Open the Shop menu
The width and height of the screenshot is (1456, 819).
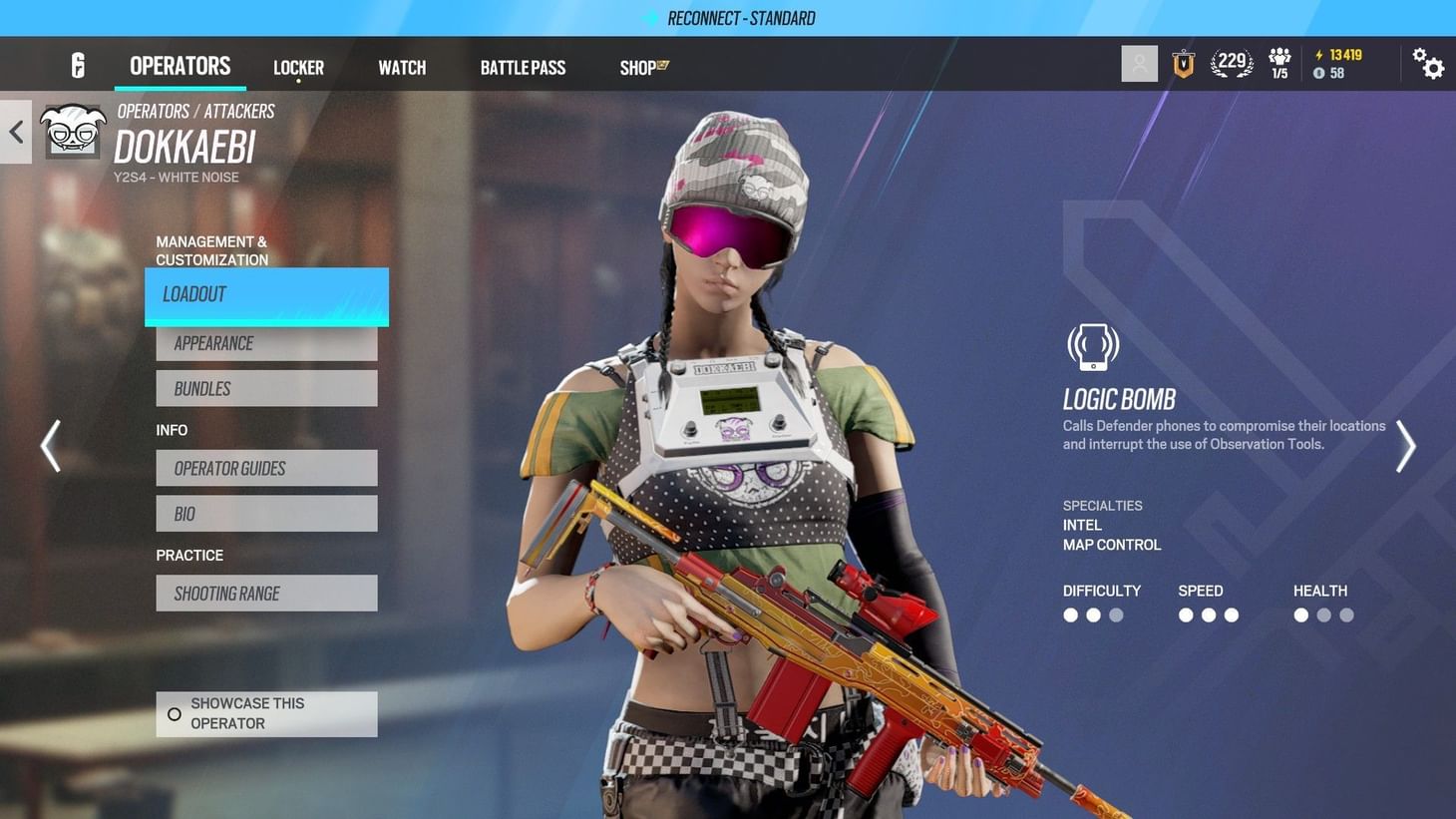[641, 67]
